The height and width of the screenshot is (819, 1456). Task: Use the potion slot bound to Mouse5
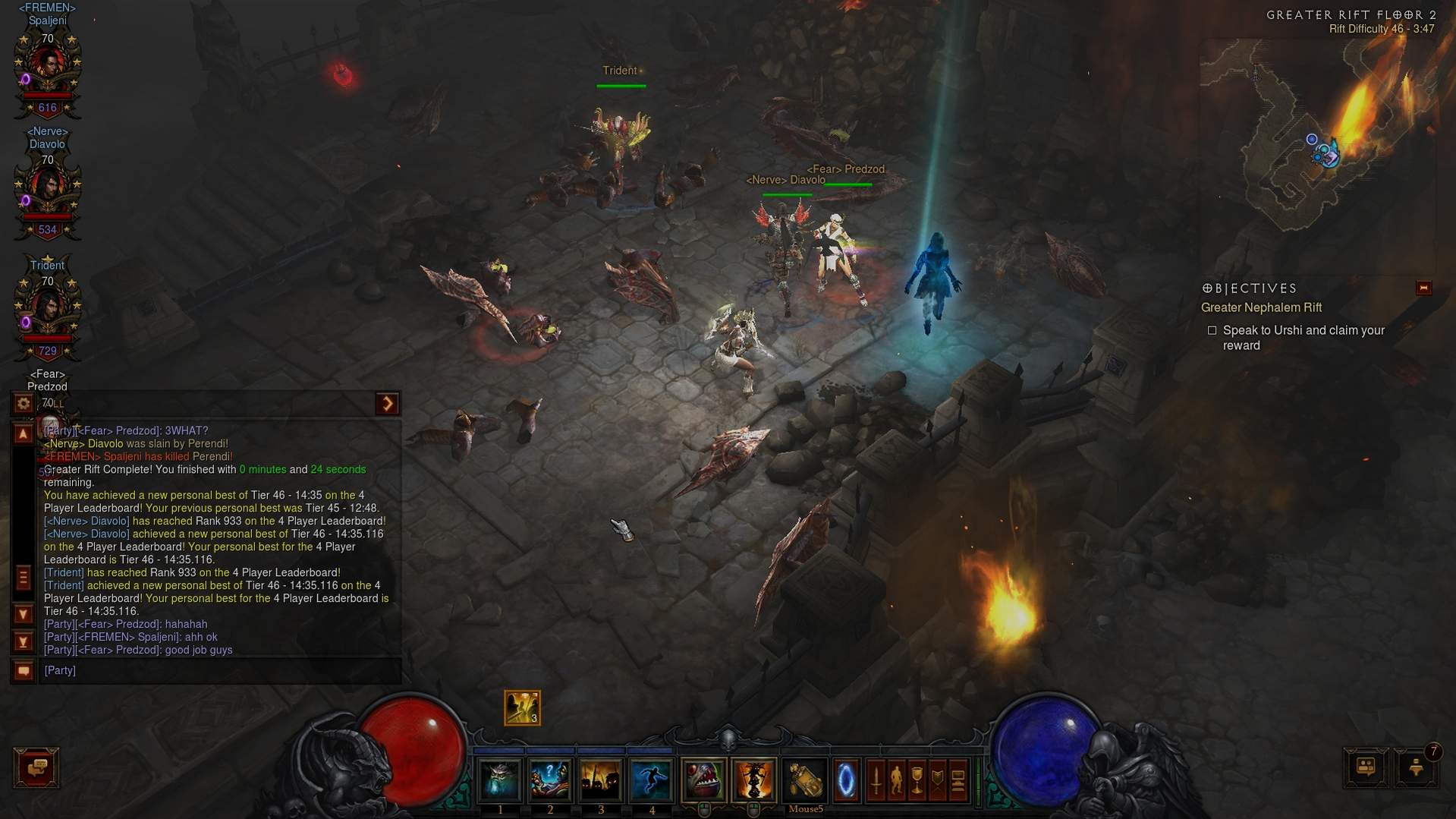[x=805, y=780]
